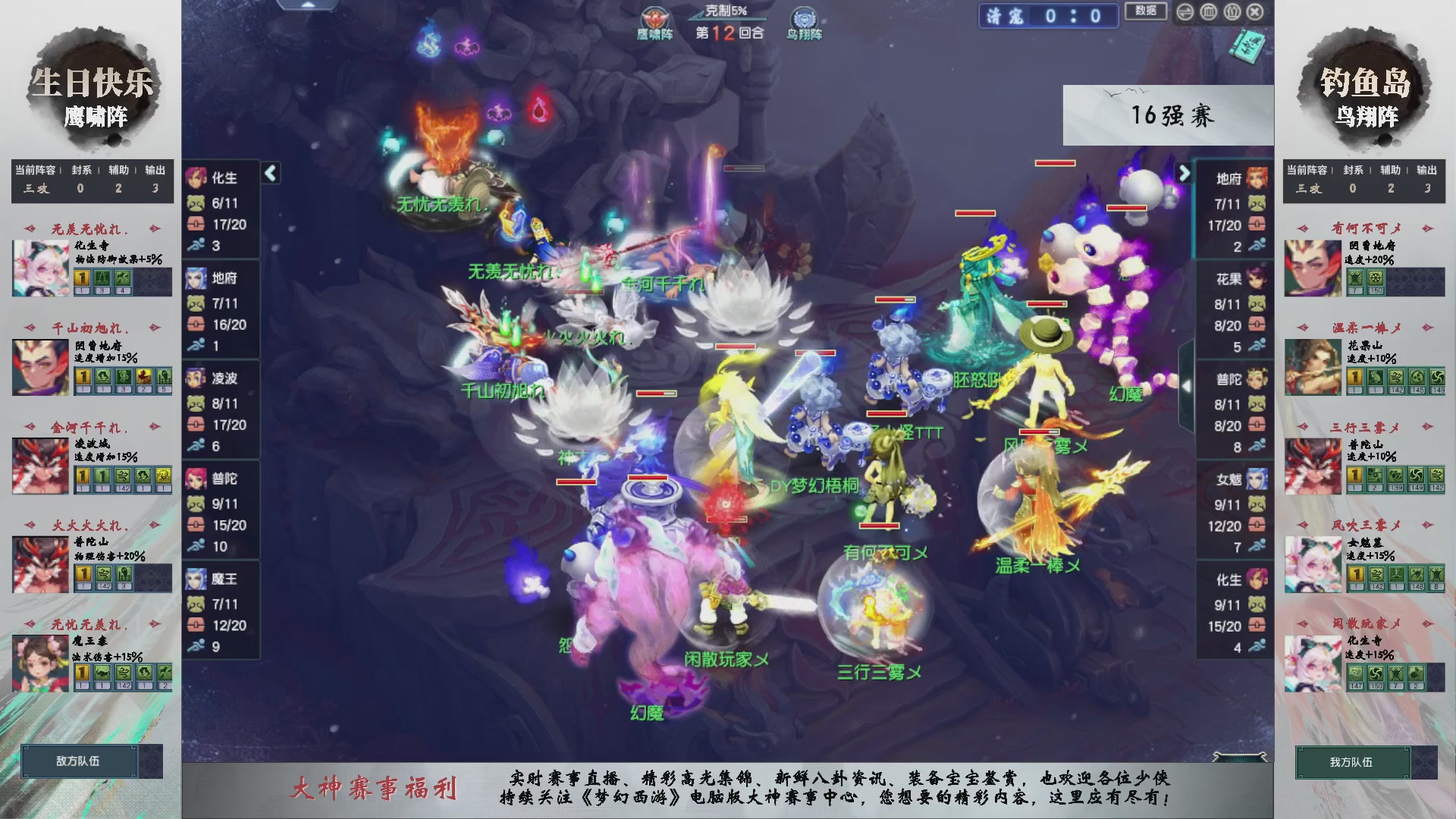Click the horizontal-arrows swap icon in top-right toolbar
The image size is (1456, 819).
[1185, 12]
